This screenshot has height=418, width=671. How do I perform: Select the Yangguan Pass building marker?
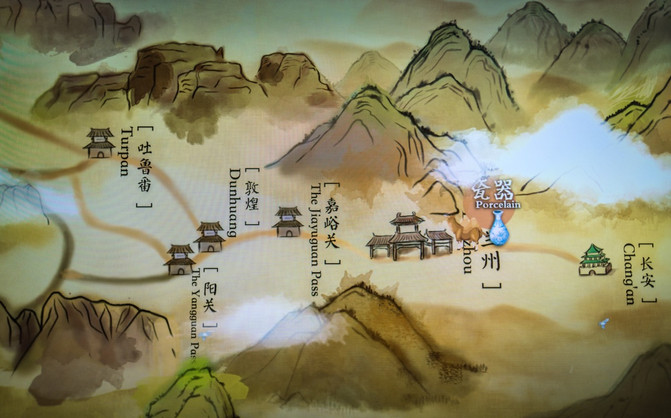[x=180, y=259]
